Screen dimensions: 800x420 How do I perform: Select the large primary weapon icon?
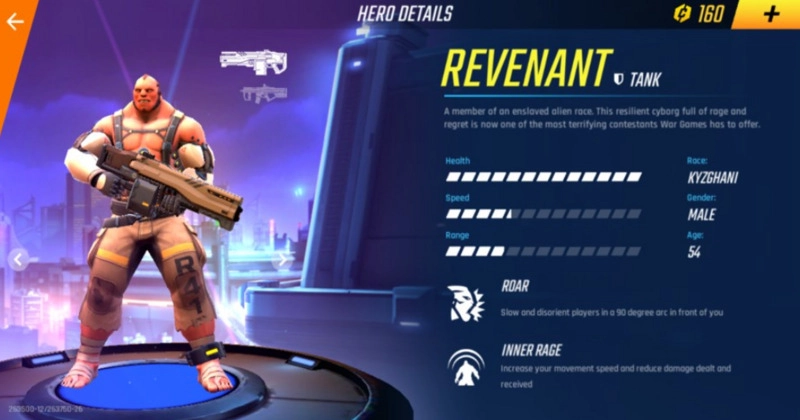pyautogui.click(x=253, y=59)
